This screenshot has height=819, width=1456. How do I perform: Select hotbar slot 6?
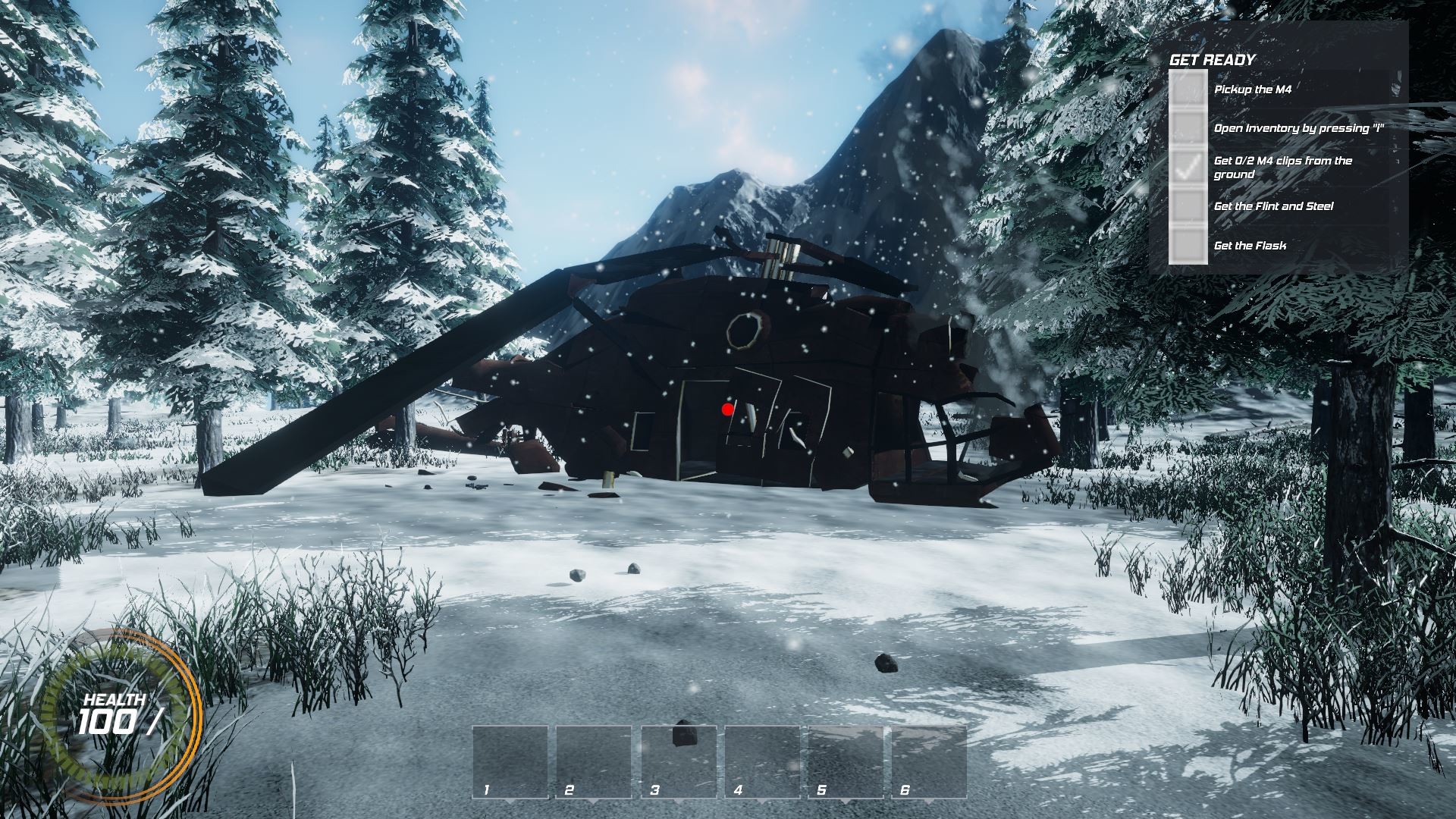coord(929,762)
